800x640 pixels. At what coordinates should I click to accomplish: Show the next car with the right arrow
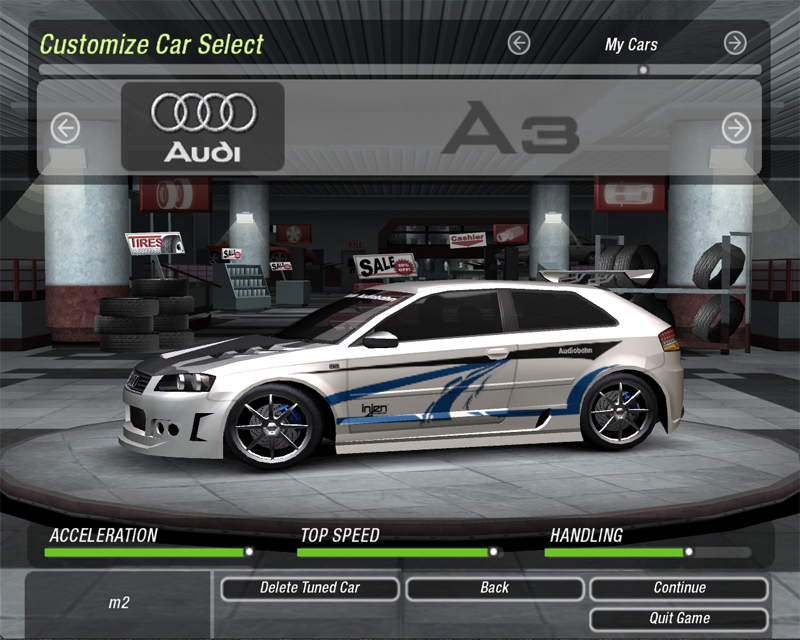(x=736, y=128)
